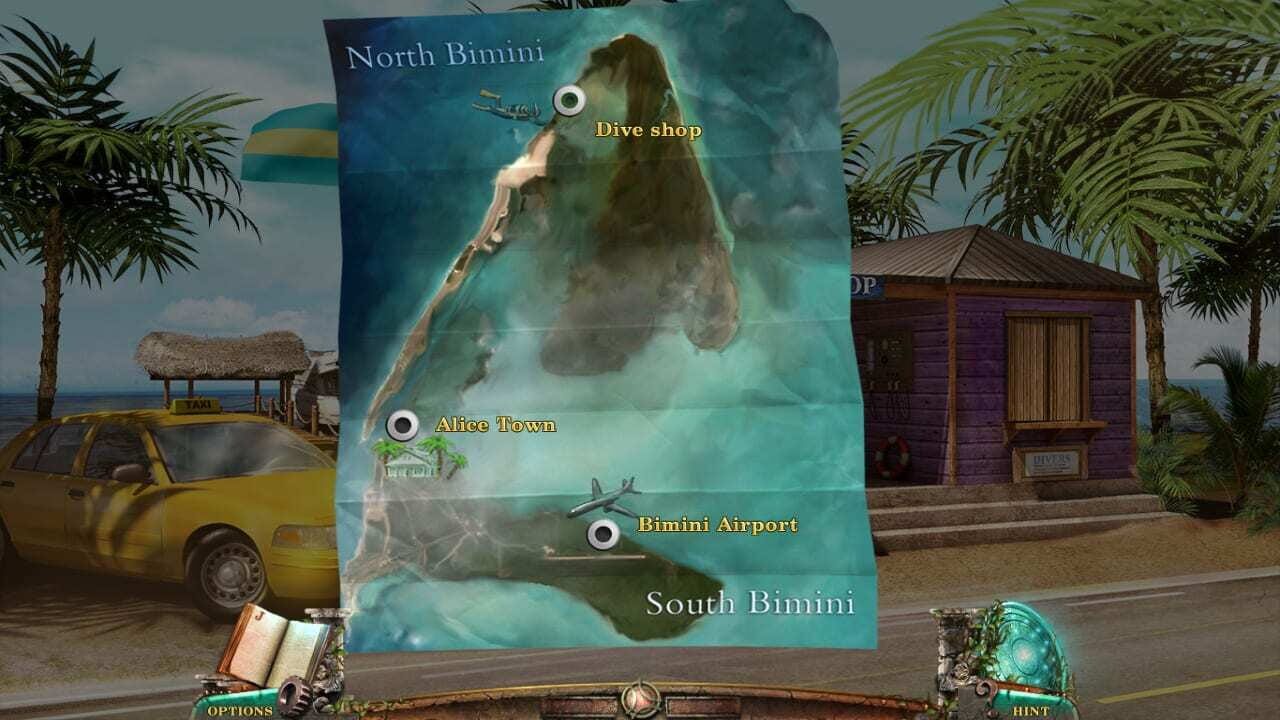
Task: Select the Dive shop map marker
Action: click(571, 98)
